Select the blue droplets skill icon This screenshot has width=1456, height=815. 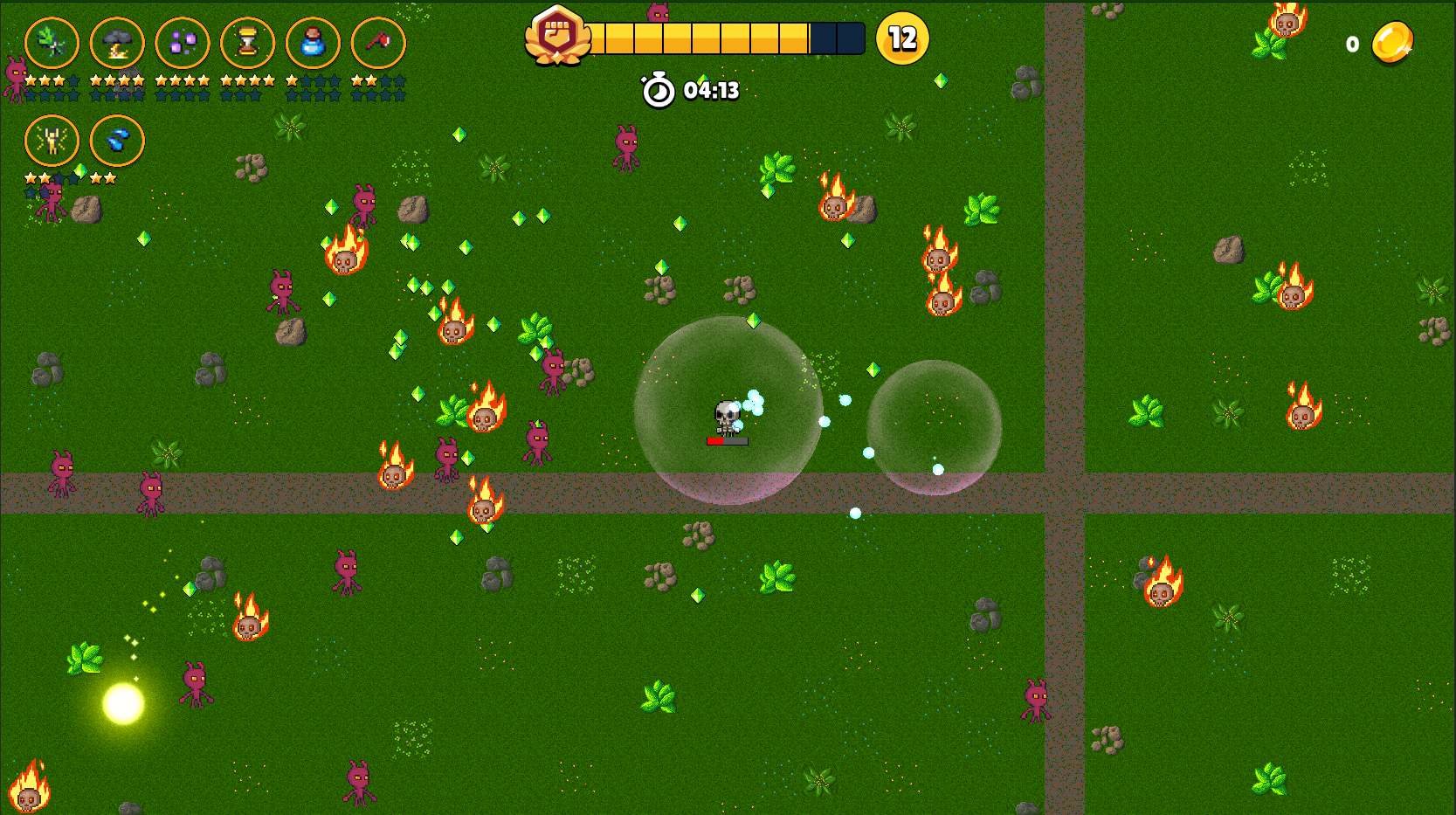tap(117, 141)
